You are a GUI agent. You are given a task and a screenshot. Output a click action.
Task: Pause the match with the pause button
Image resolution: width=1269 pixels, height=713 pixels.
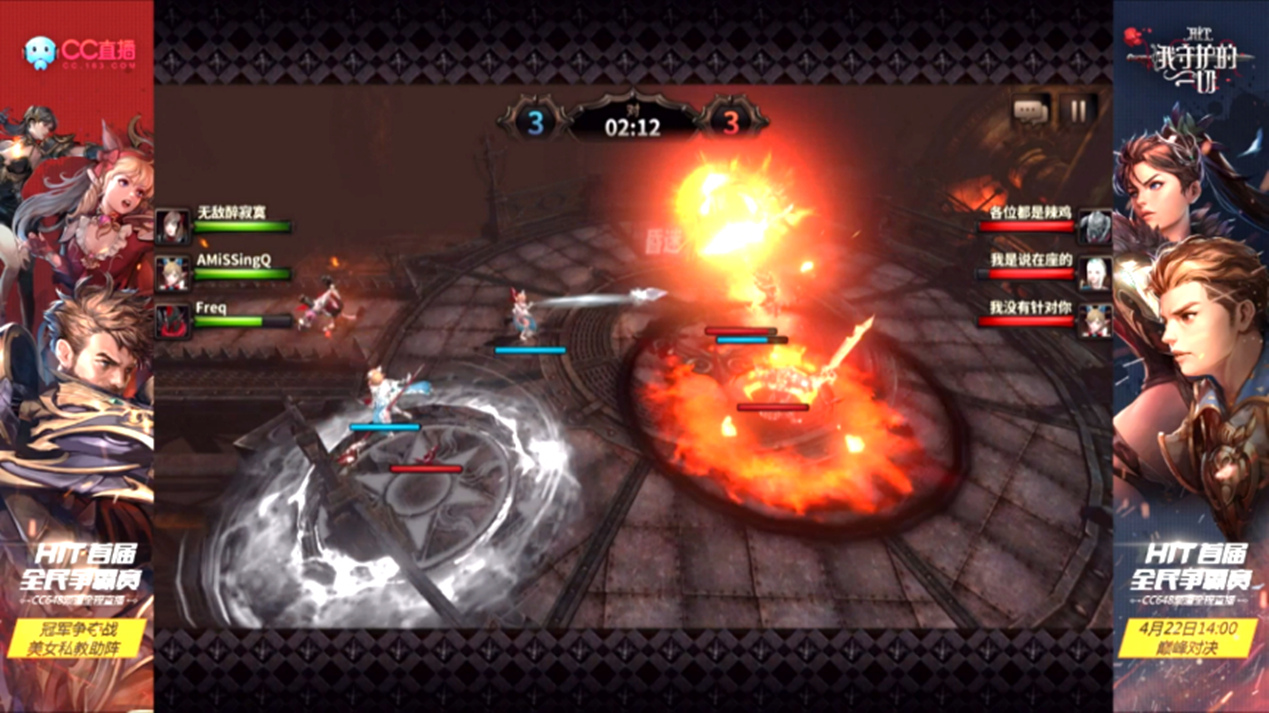(1077, 110)
